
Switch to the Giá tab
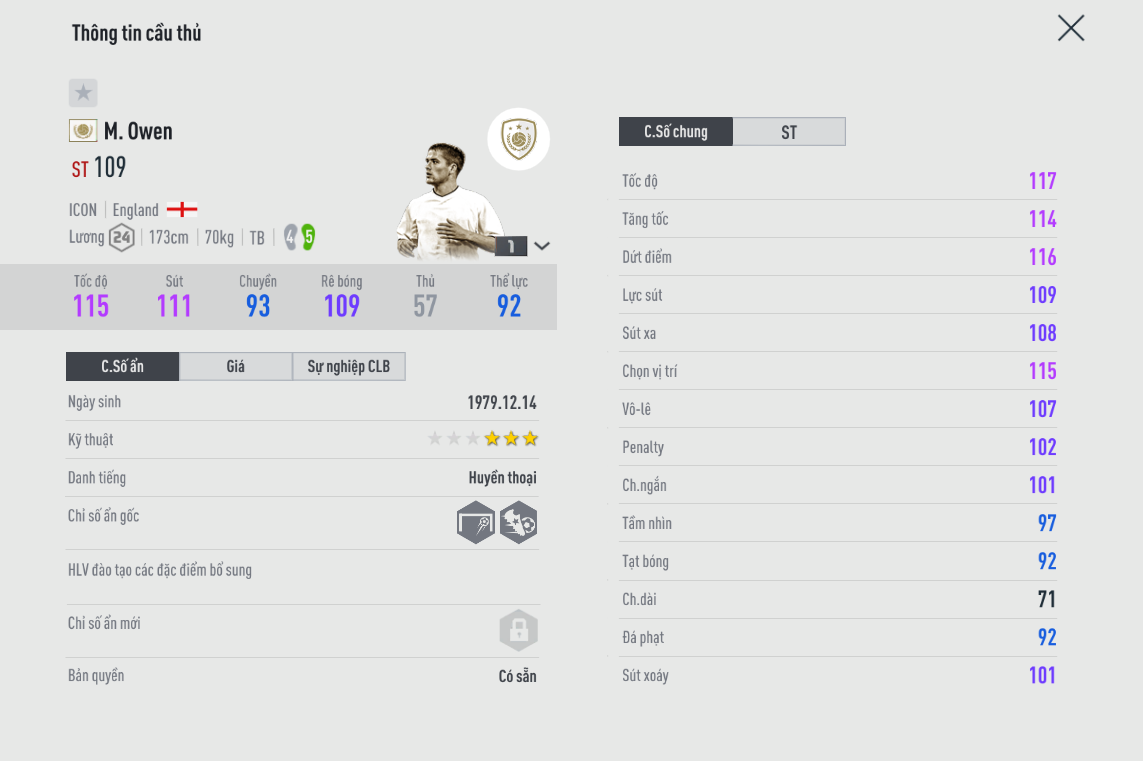tap(235, 367)
